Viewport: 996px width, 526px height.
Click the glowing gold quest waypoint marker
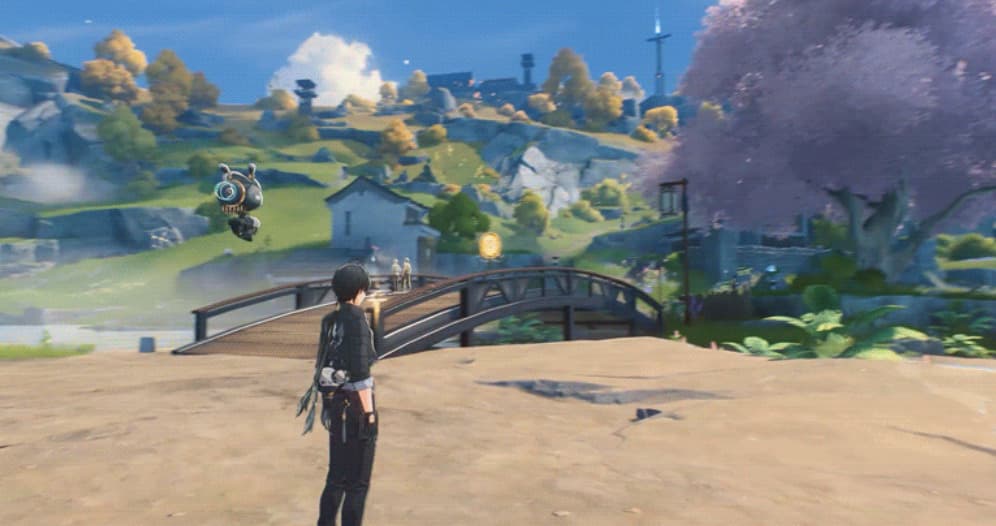[489, 245]
